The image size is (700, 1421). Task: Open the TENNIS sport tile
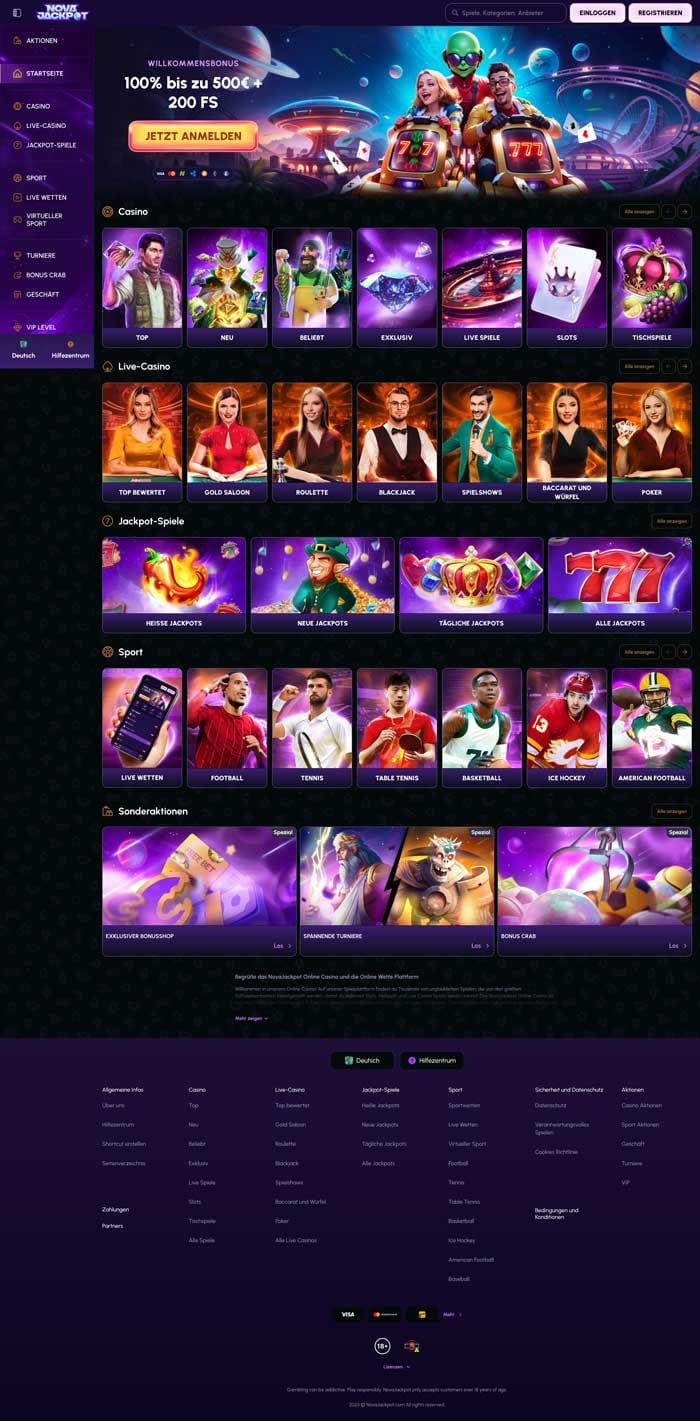point(312,727)
